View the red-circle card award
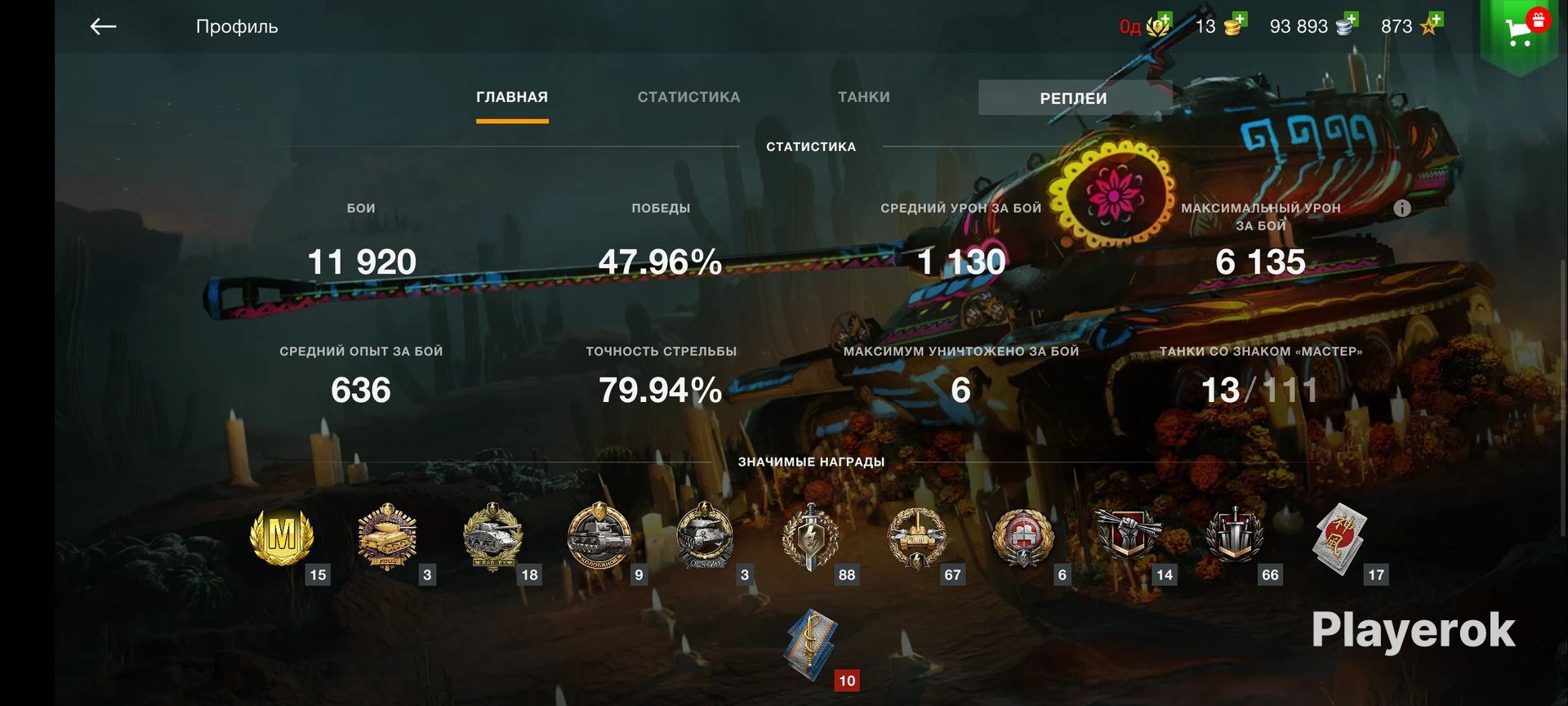 pos(1339,537)
